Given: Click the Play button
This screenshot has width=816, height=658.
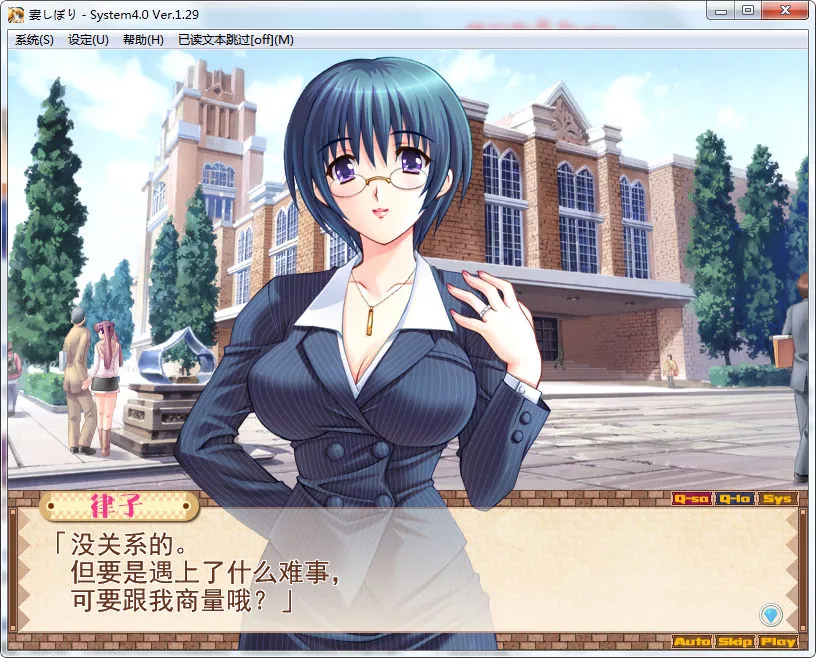Looking at the screenshot, I should [x=777, y=641].
